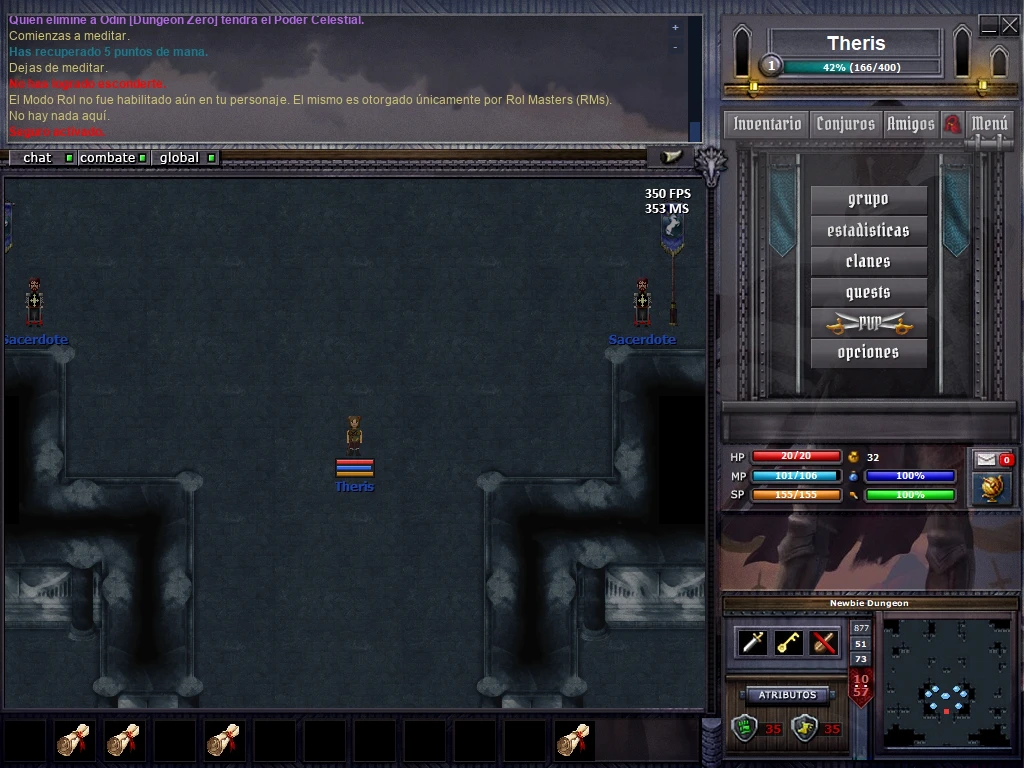
Task: Click the golden globe world map icon
Action: tap(992, 488)
